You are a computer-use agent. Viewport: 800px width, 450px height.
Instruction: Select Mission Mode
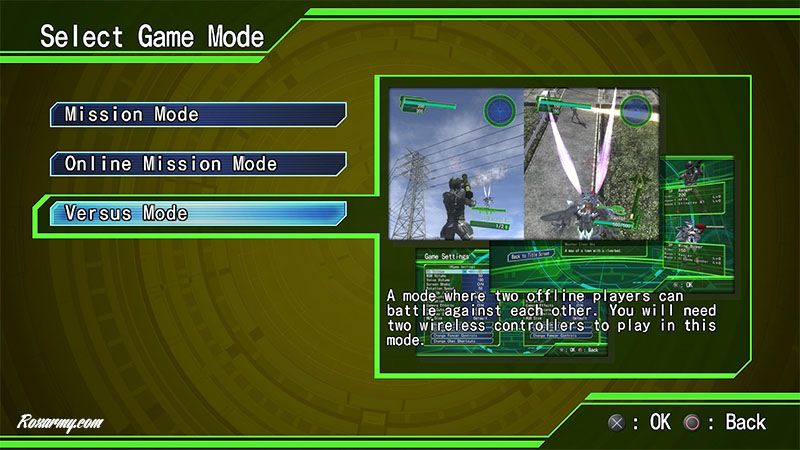click(x=198, y=114)
